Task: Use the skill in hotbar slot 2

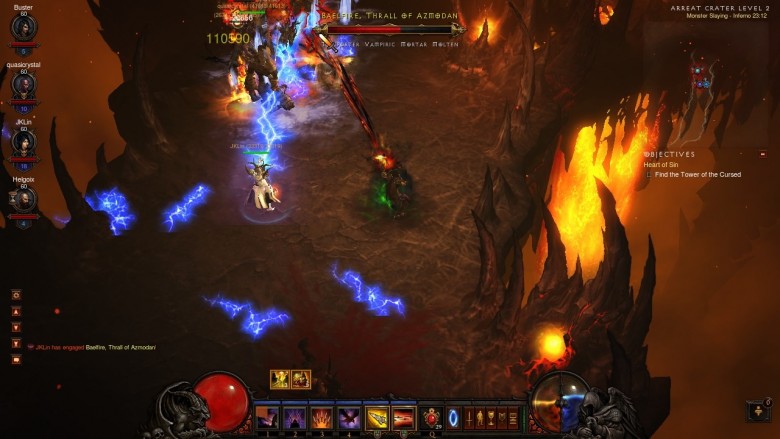Action: pos(294,417)
